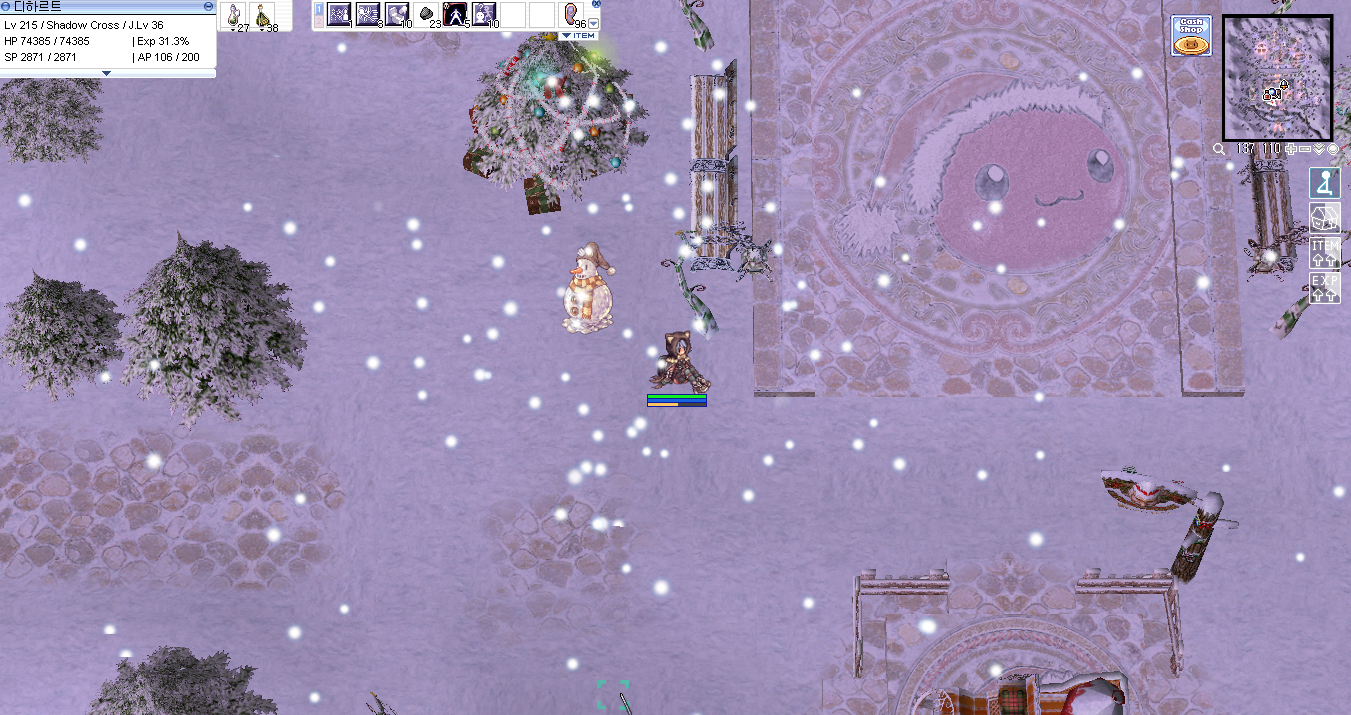Select the EXP boost icon
Image resolution: width=1351 pixels, height=715 pixels.
coord(1325,286)
